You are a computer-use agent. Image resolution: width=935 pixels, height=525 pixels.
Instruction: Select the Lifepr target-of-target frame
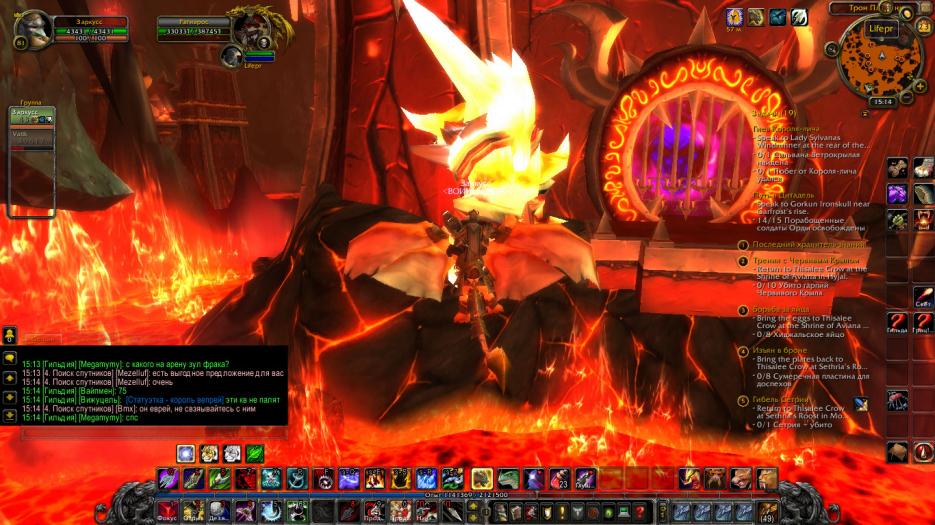(232, 57)
